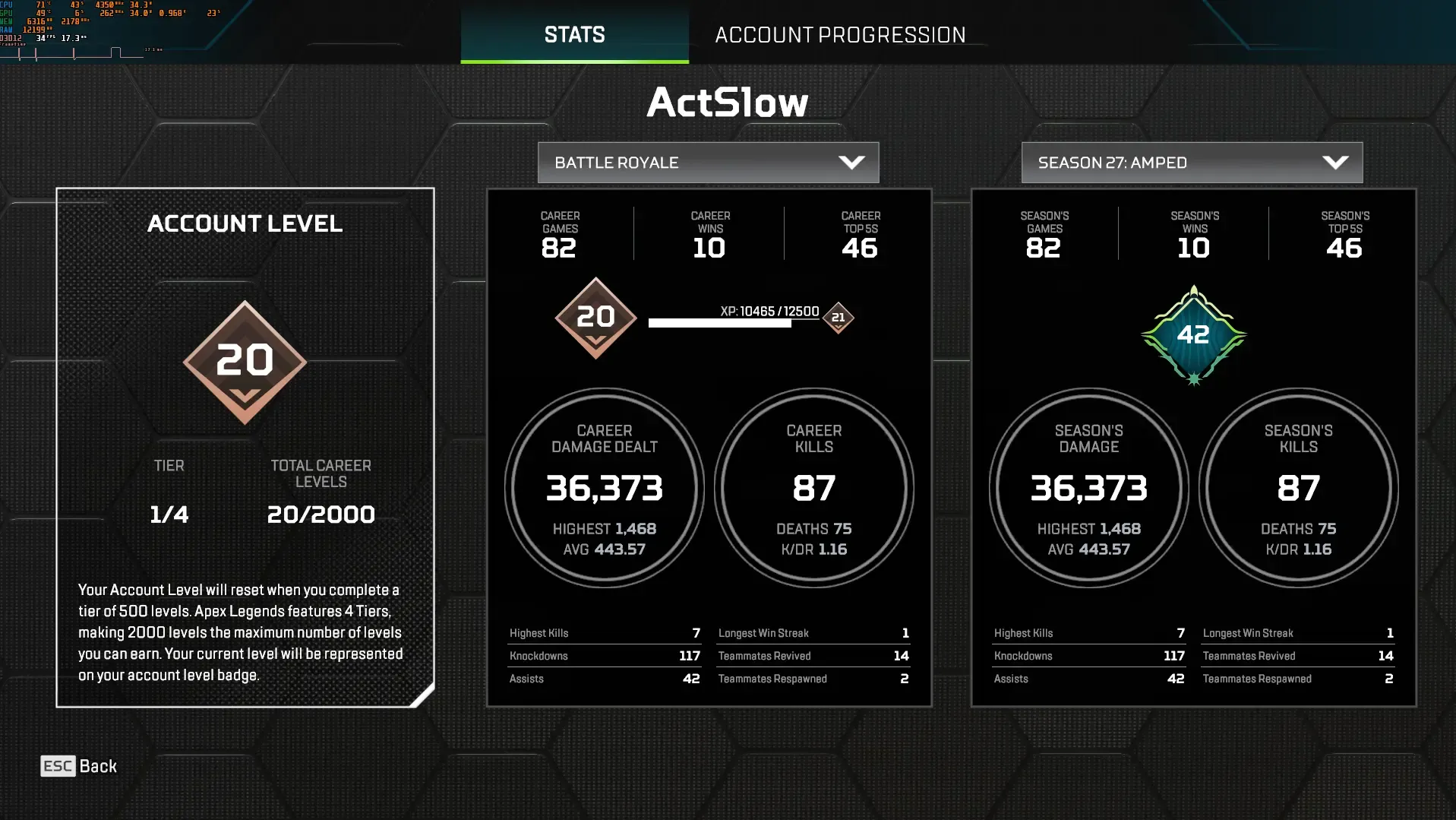Open the Season 27: Amped season selector
The height and width of the screenshot is (820, 1456).
coord(1190,162)
